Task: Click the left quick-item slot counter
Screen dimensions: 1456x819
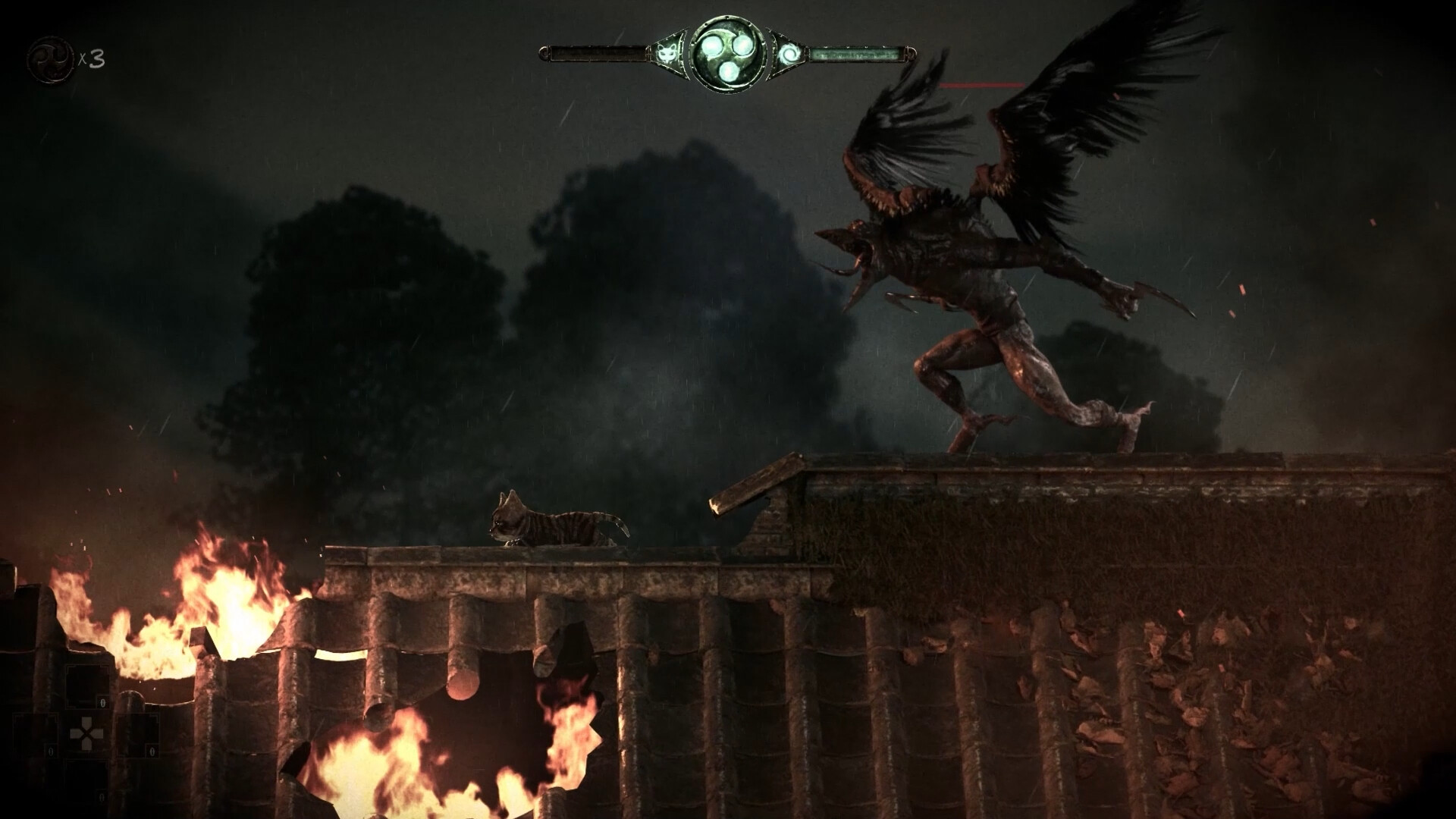Action: (x=51, y=751)
